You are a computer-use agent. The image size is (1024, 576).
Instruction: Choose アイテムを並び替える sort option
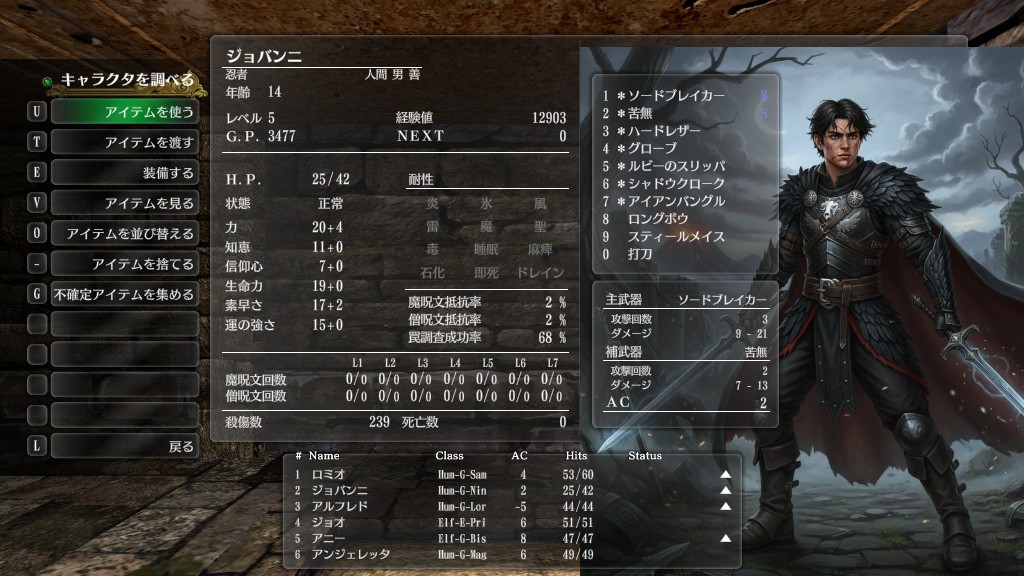(x=124, y=234)
